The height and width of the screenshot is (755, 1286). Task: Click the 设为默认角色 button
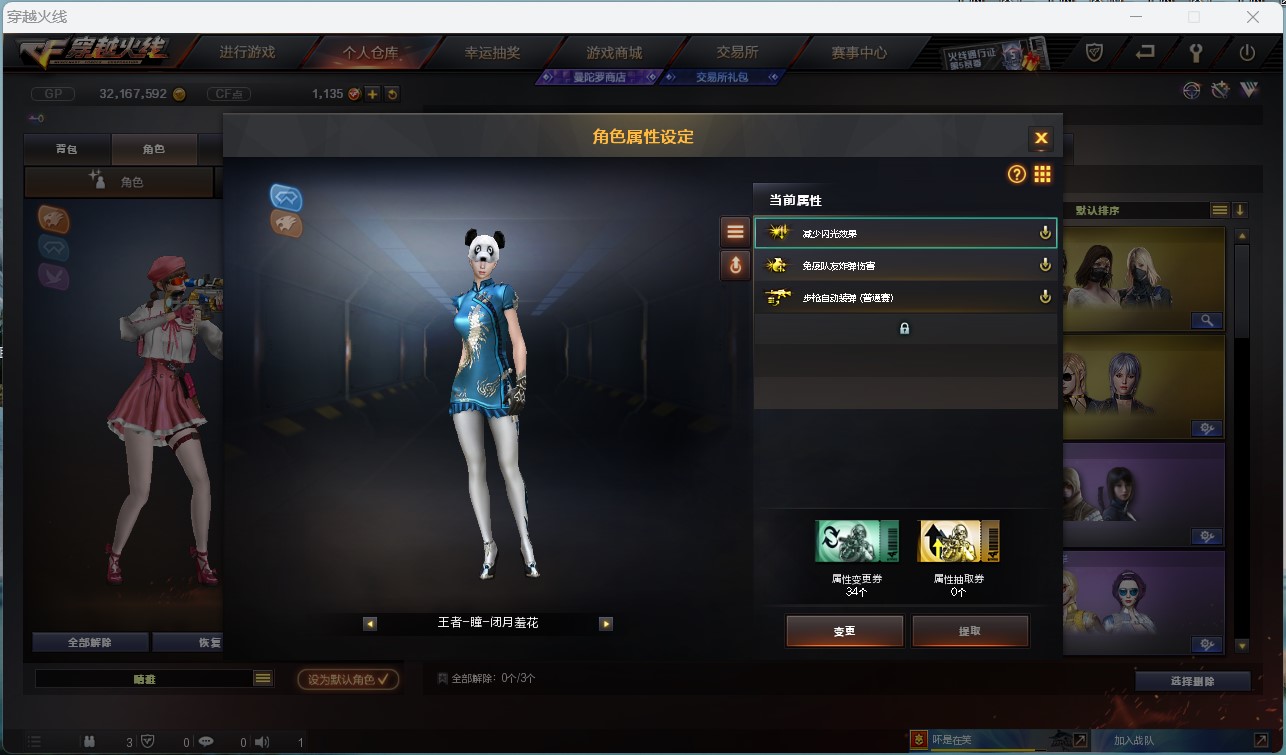(x=347, y=679)
